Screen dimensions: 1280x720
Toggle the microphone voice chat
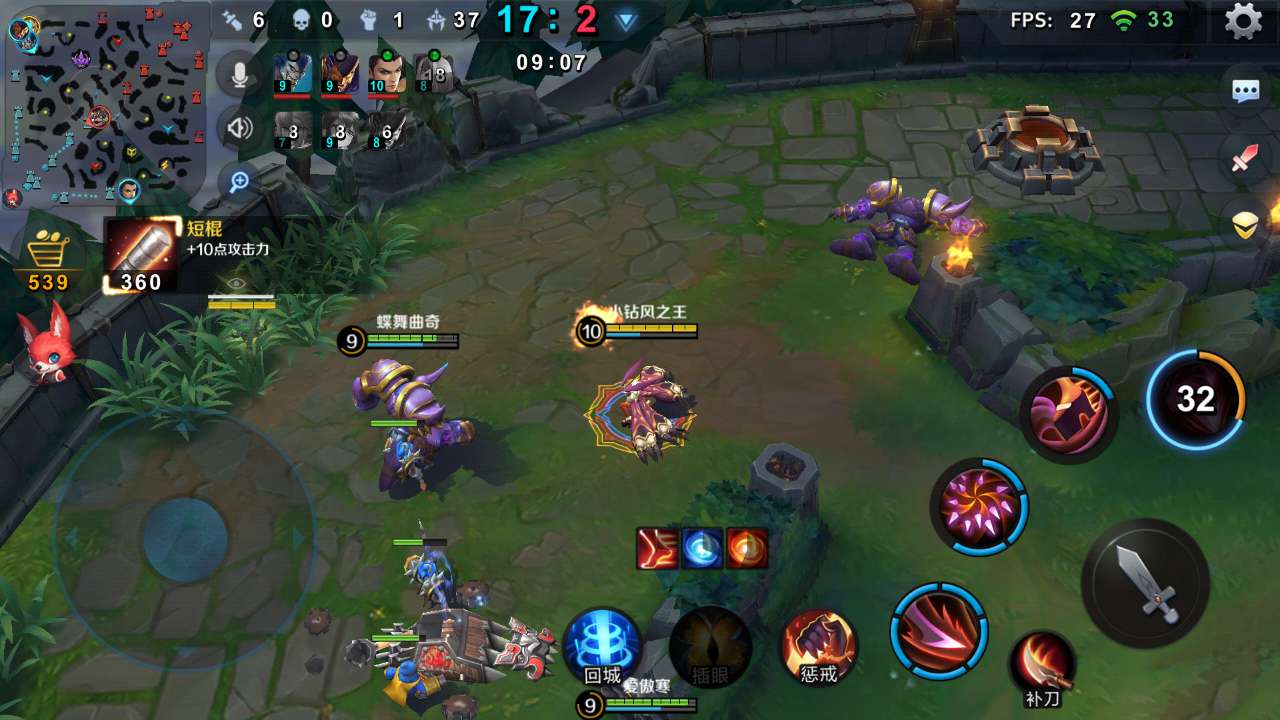(239, 73)
